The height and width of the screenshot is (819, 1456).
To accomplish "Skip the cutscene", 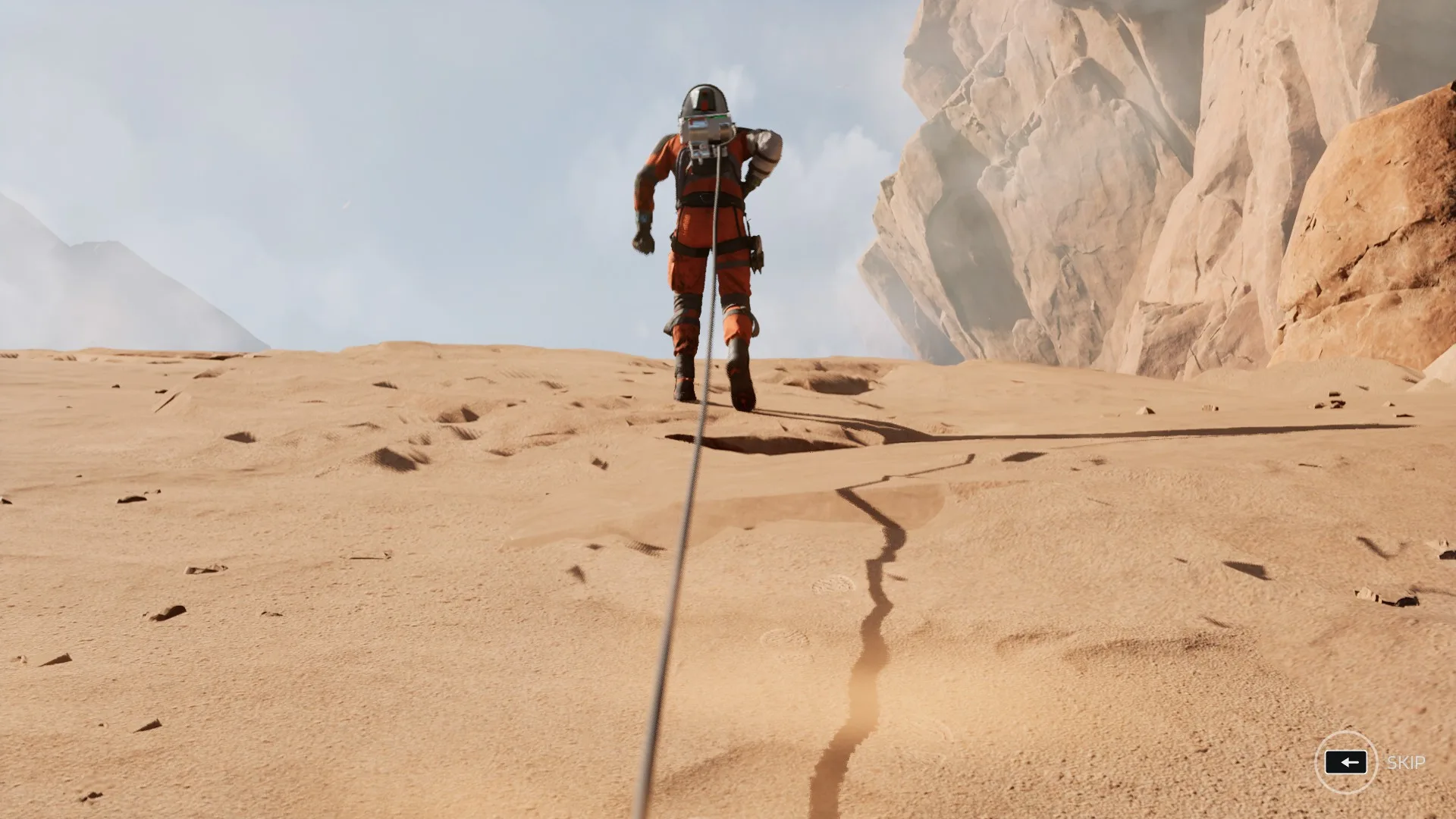I will (x=1346, y=762).
